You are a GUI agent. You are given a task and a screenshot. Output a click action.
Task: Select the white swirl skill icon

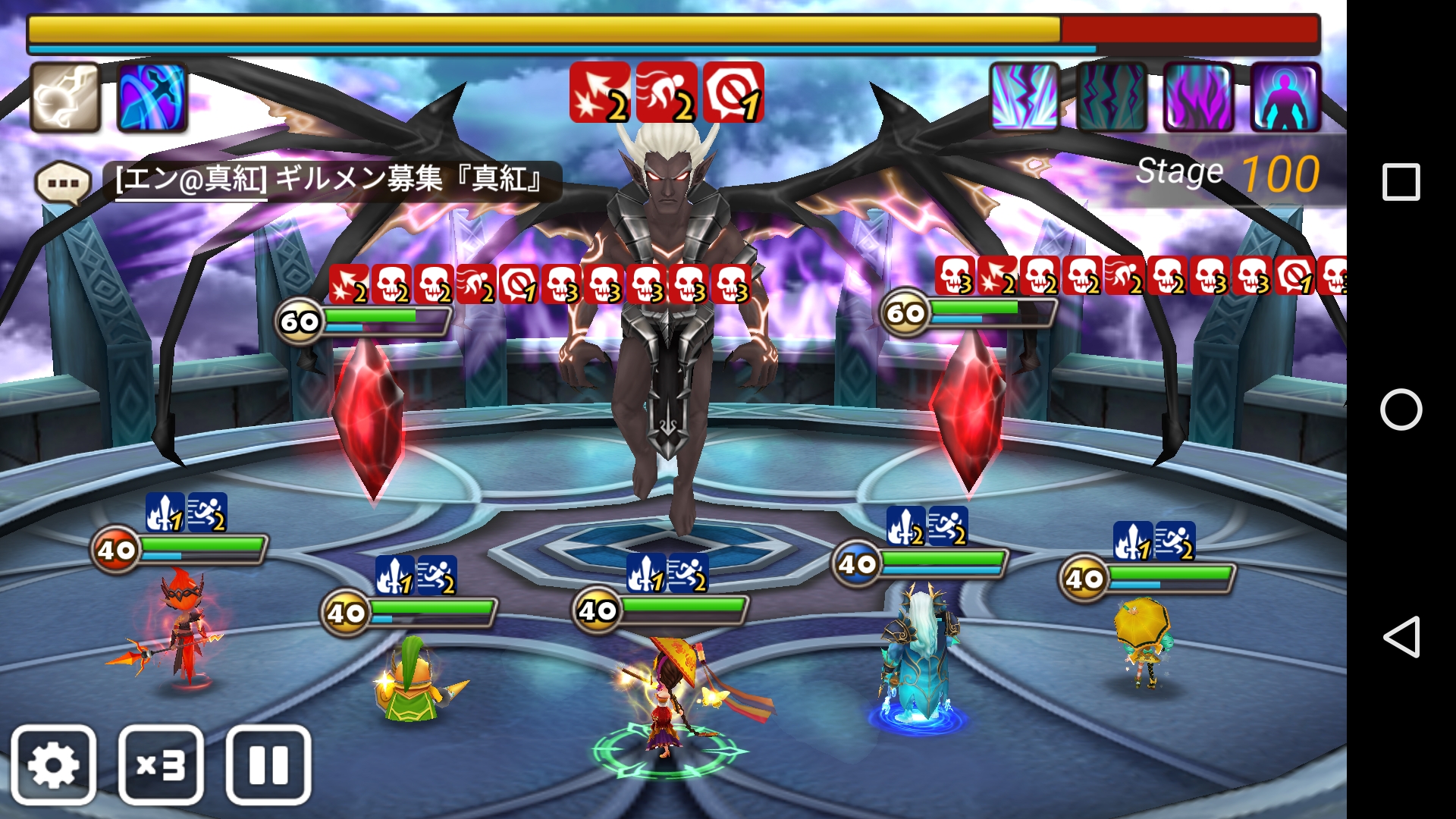coord(65,98)
